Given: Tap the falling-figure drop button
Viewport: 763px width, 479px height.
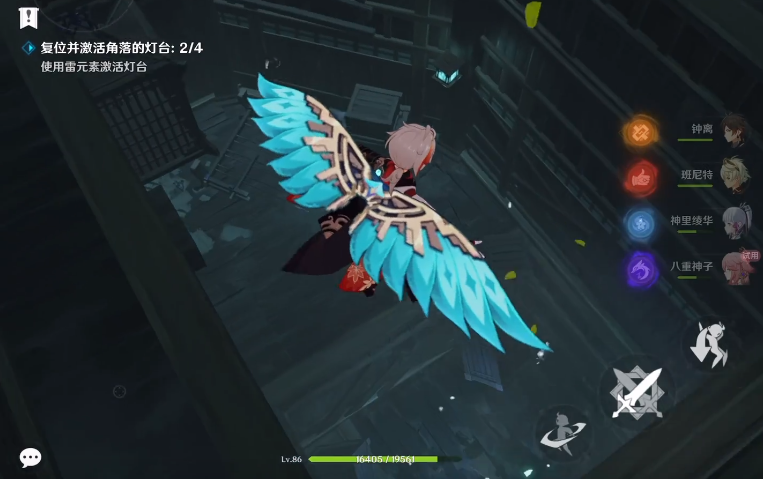Looking at the screenshot, I should [712, 344].
